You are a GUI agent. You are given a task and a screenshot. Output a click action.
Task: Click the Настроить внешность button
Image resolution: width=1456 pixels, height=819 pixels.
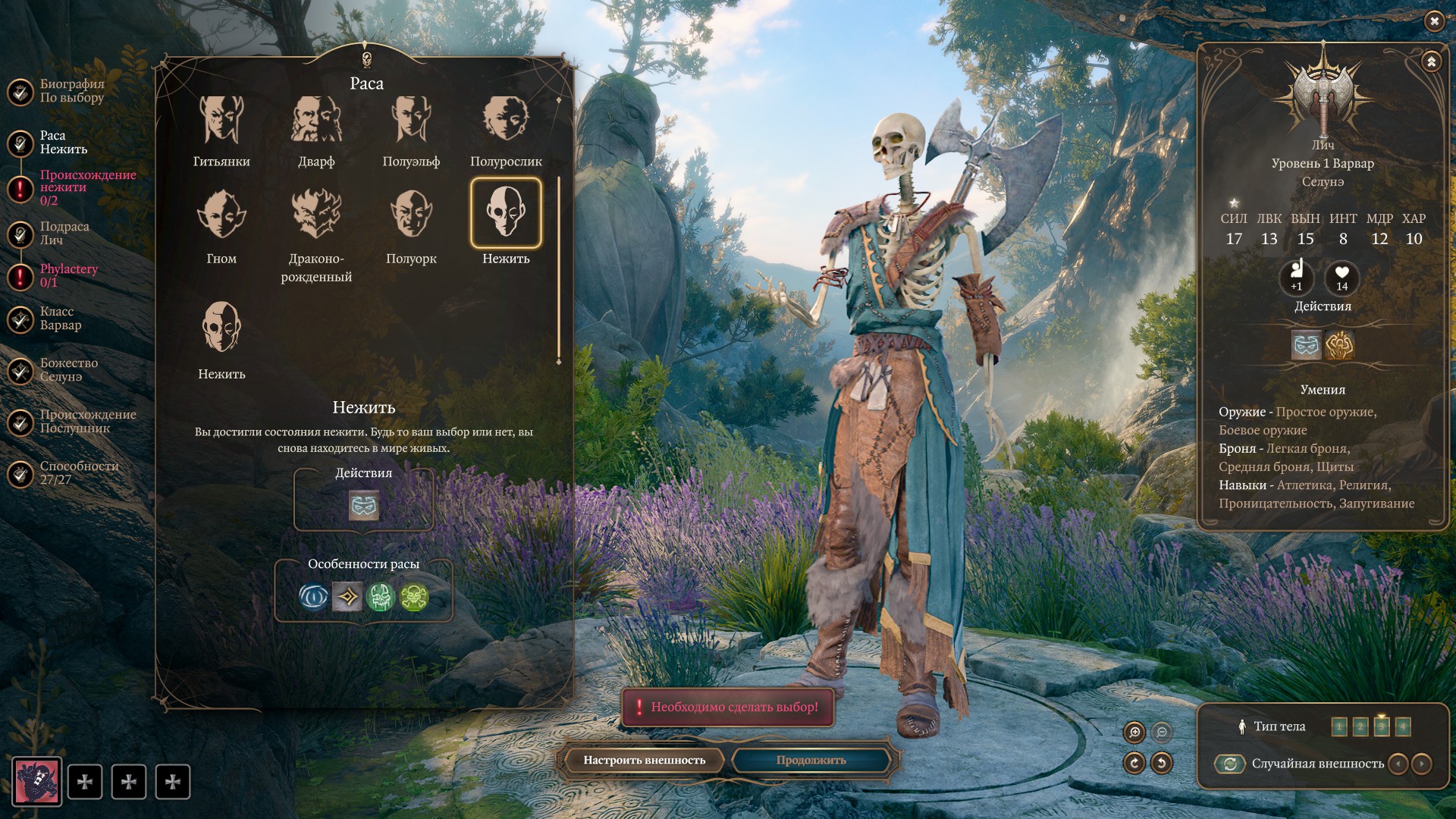(x=644, y=761)
